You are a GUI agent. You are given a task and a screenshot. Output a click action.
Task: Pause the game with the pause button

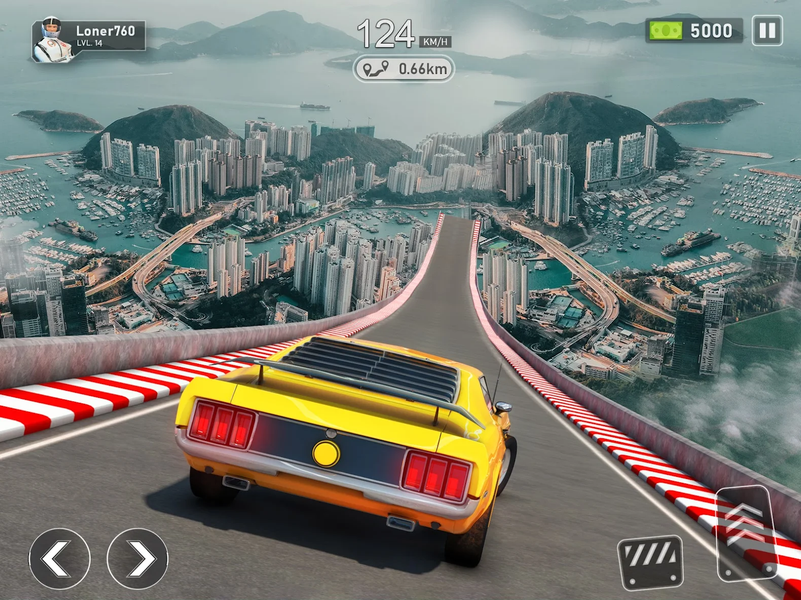[767, 31]
